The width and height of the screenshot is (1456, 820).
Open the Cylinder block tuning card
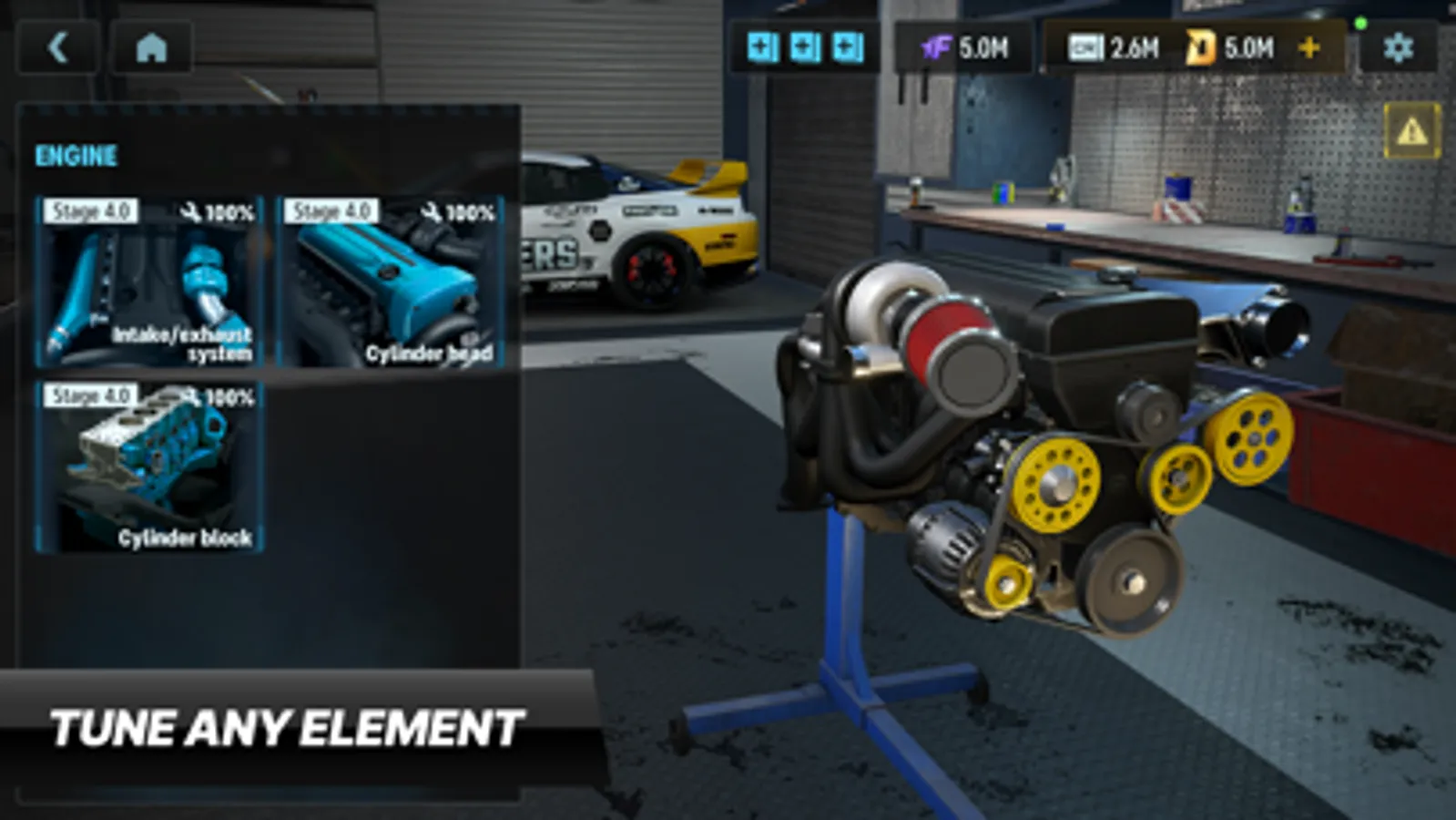coord(148,465)
